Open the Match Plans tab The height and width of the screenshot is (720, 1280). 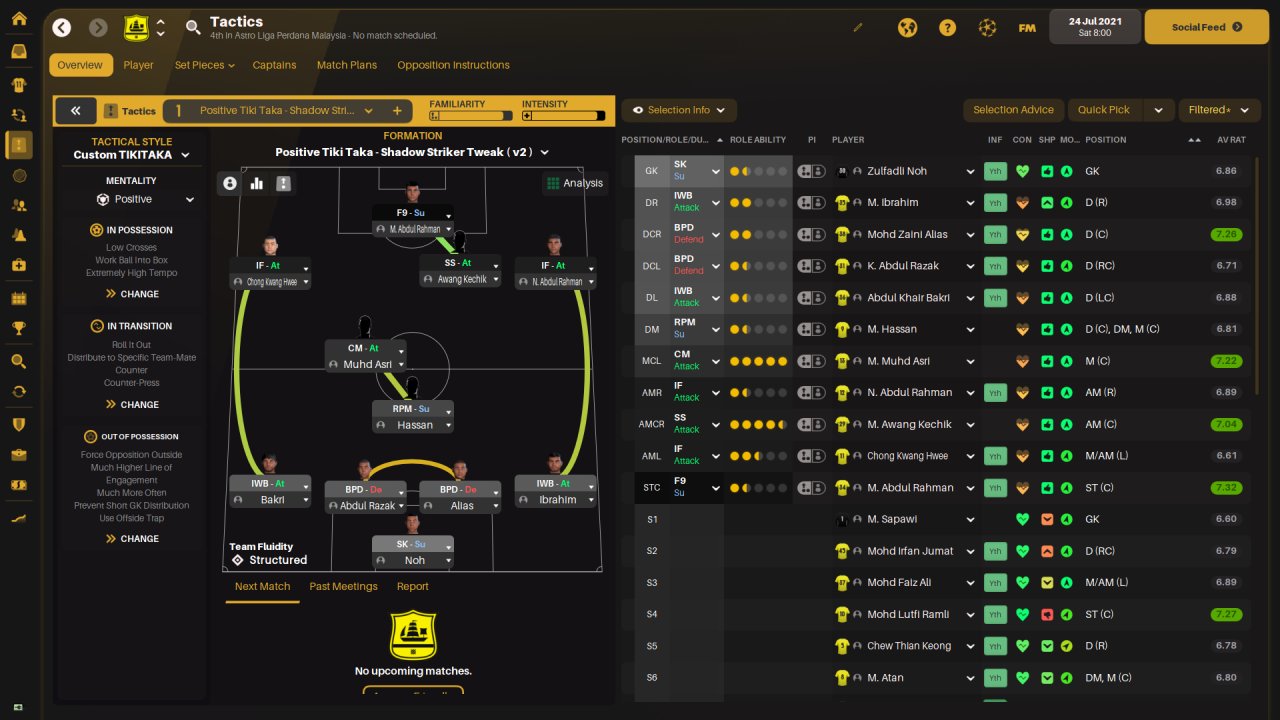click(x=347, y=65)
